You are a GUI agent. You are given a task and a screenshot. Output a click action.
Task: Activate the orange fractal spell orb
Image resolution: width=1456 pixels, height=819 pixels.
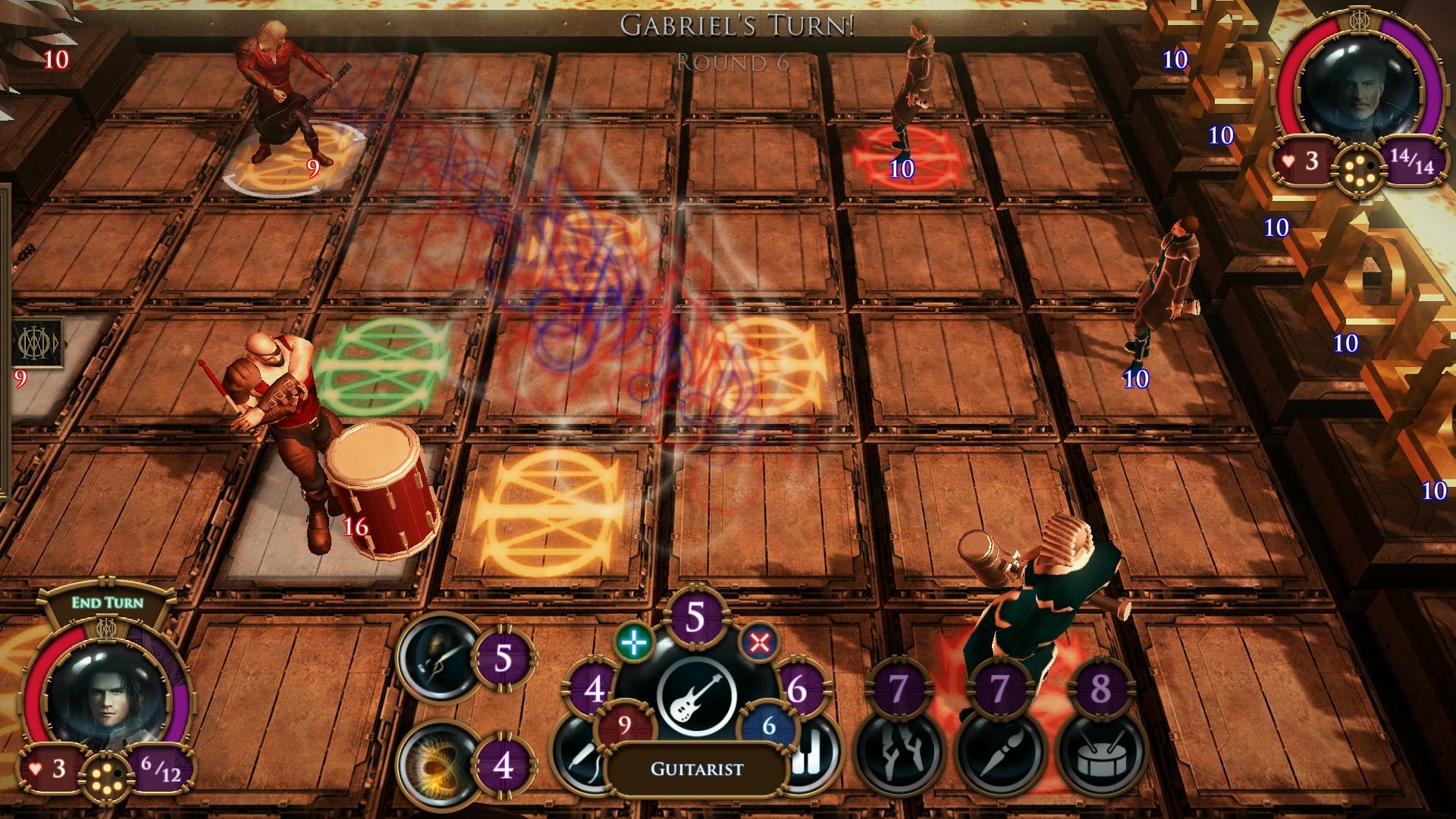[x=438, y=764]
